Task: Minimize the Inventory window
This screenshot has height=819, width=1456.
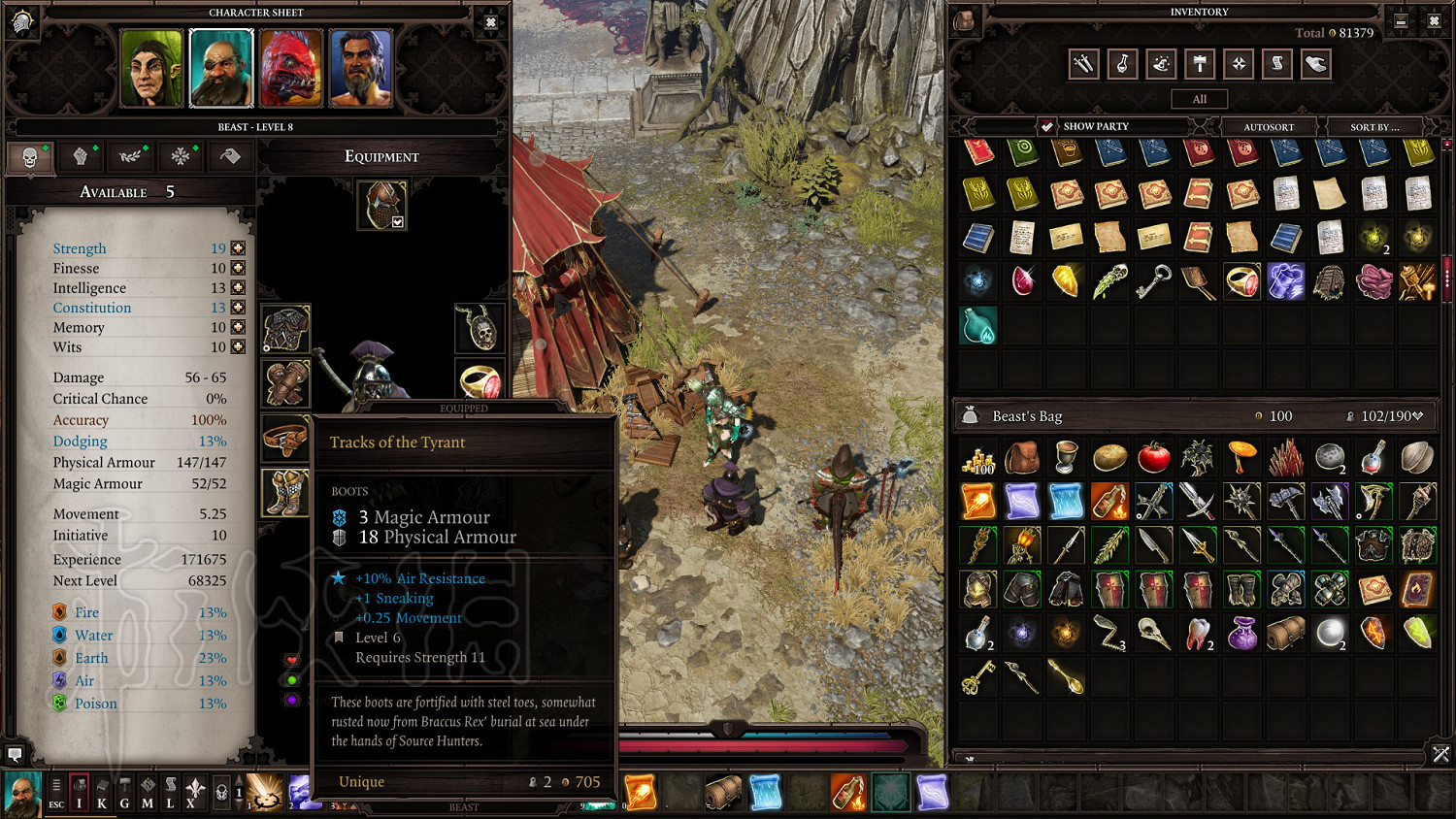Action: (x=1401, y=20)
